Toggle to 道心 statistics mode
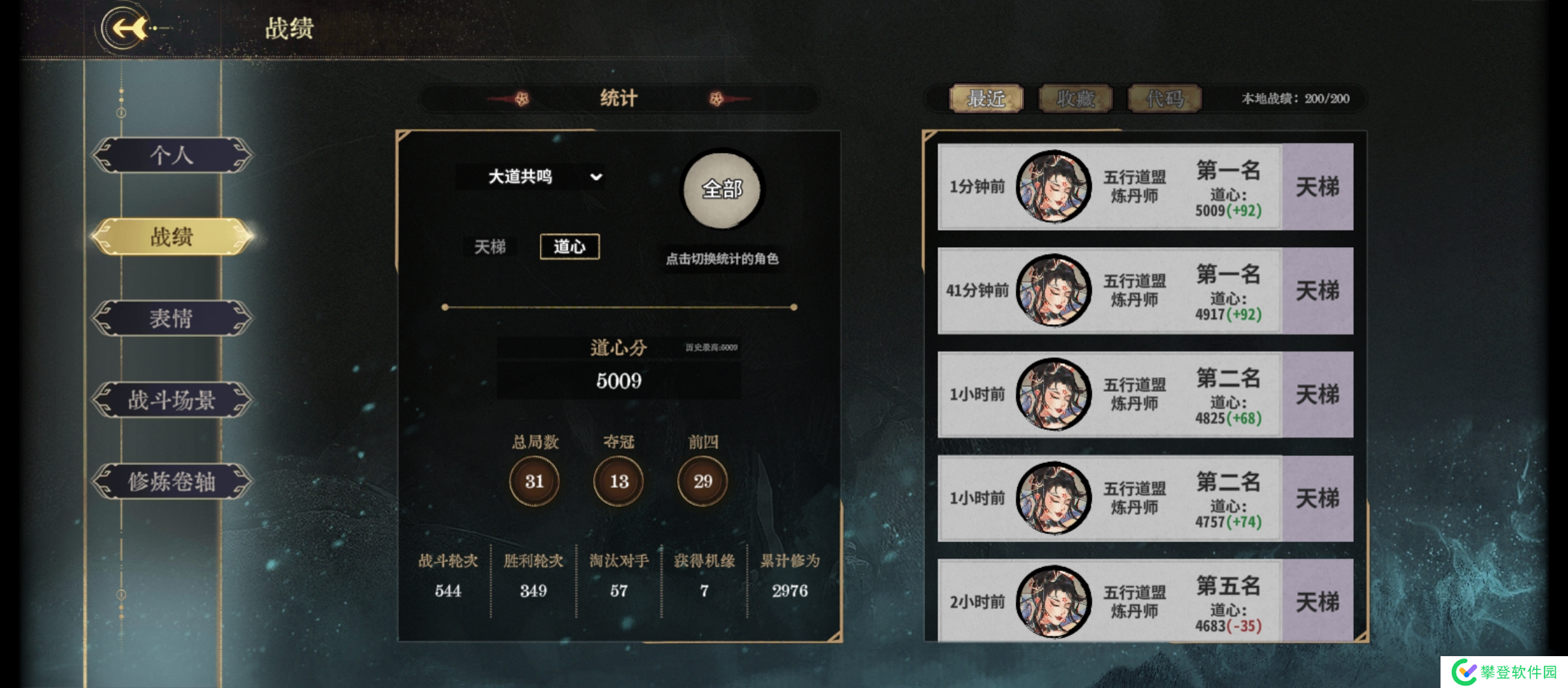This screenshot has width=1568, height=688. coord(570,247)
